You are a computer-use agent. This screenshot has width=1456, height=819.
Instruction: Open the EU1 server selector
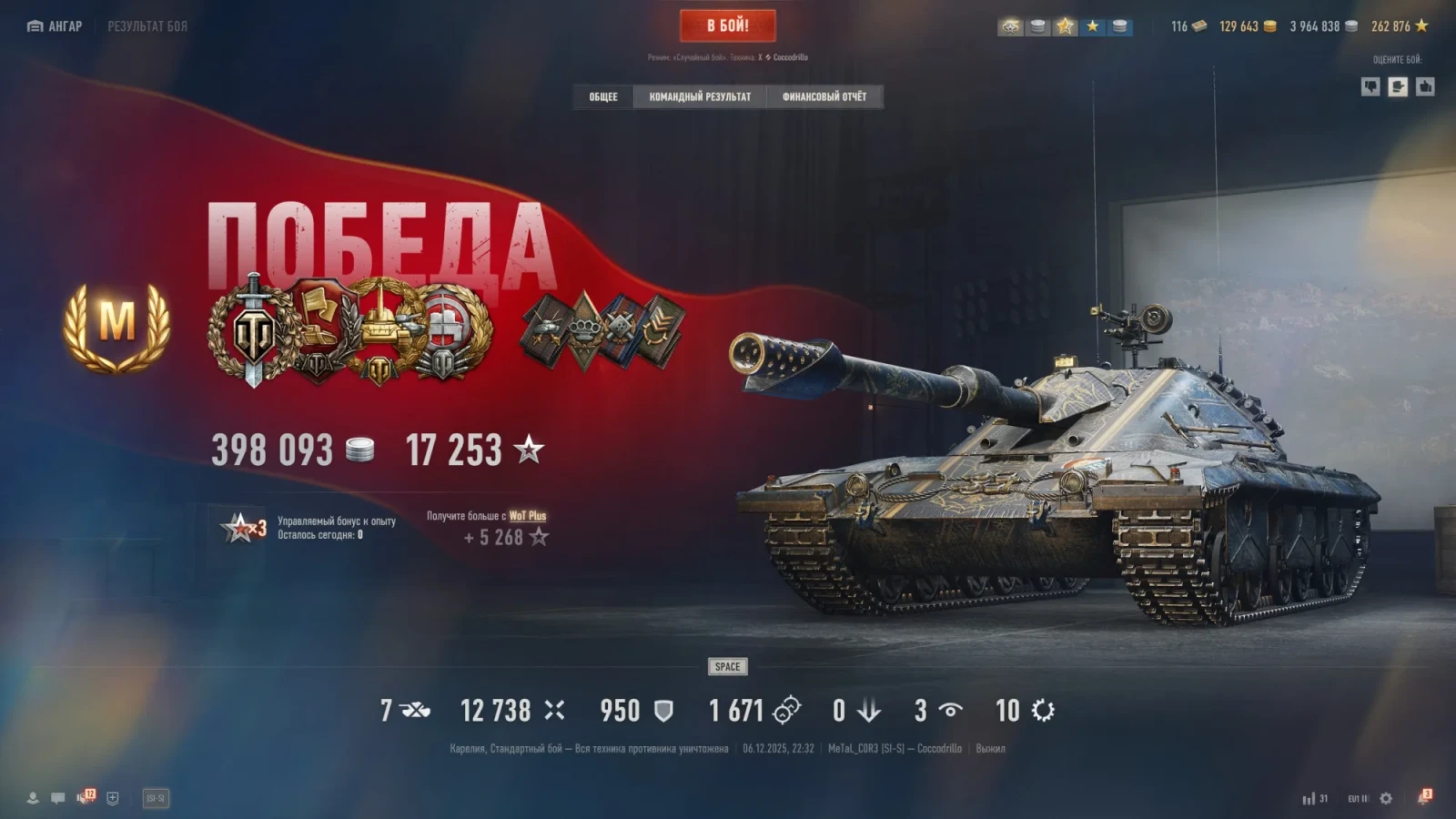(1358, 798)
